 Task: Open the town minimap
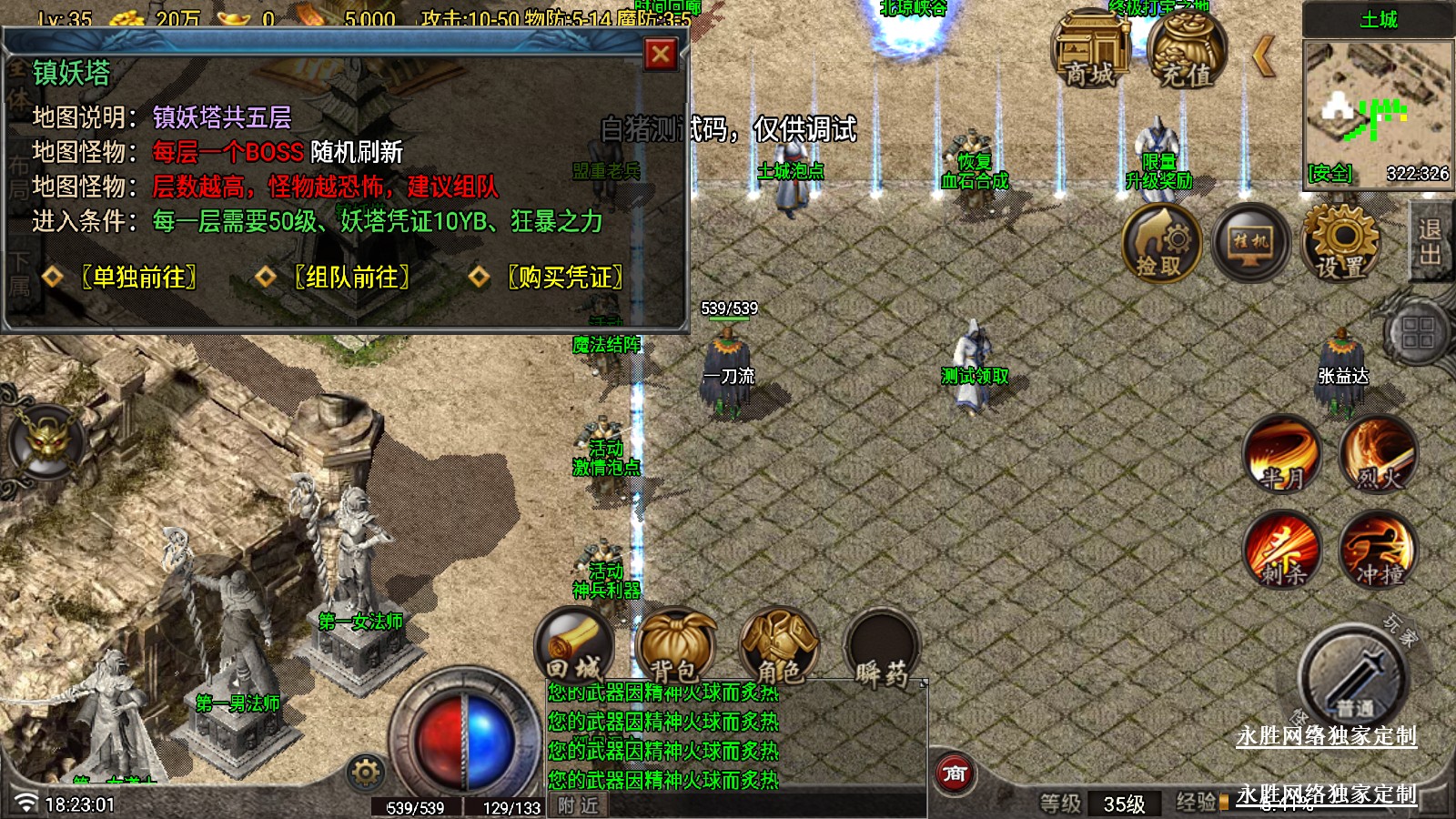pyautogui.click(x=1378, y=111)
